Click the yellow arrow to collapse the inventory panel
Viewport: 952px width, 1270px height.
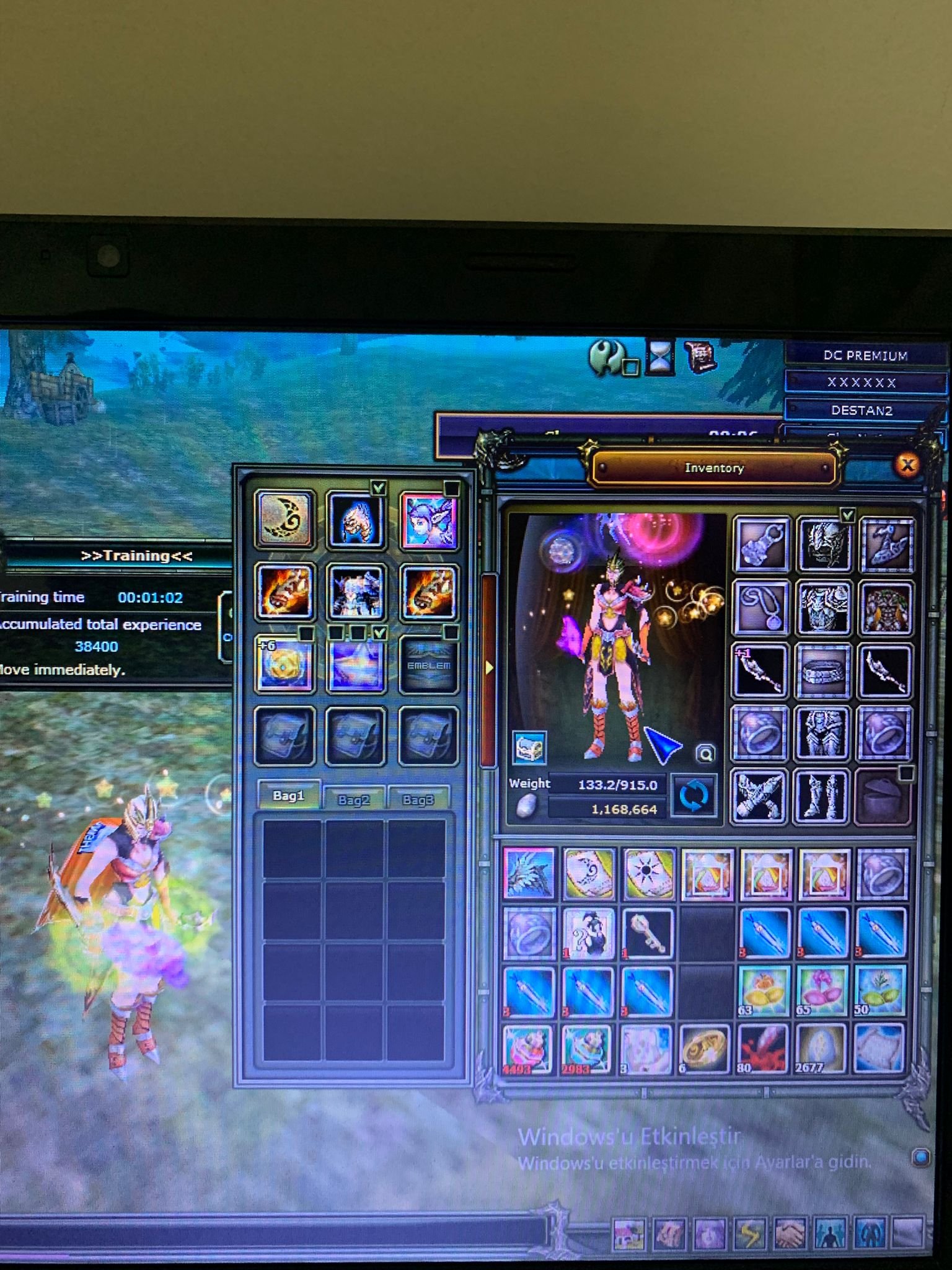pos(490,667)
